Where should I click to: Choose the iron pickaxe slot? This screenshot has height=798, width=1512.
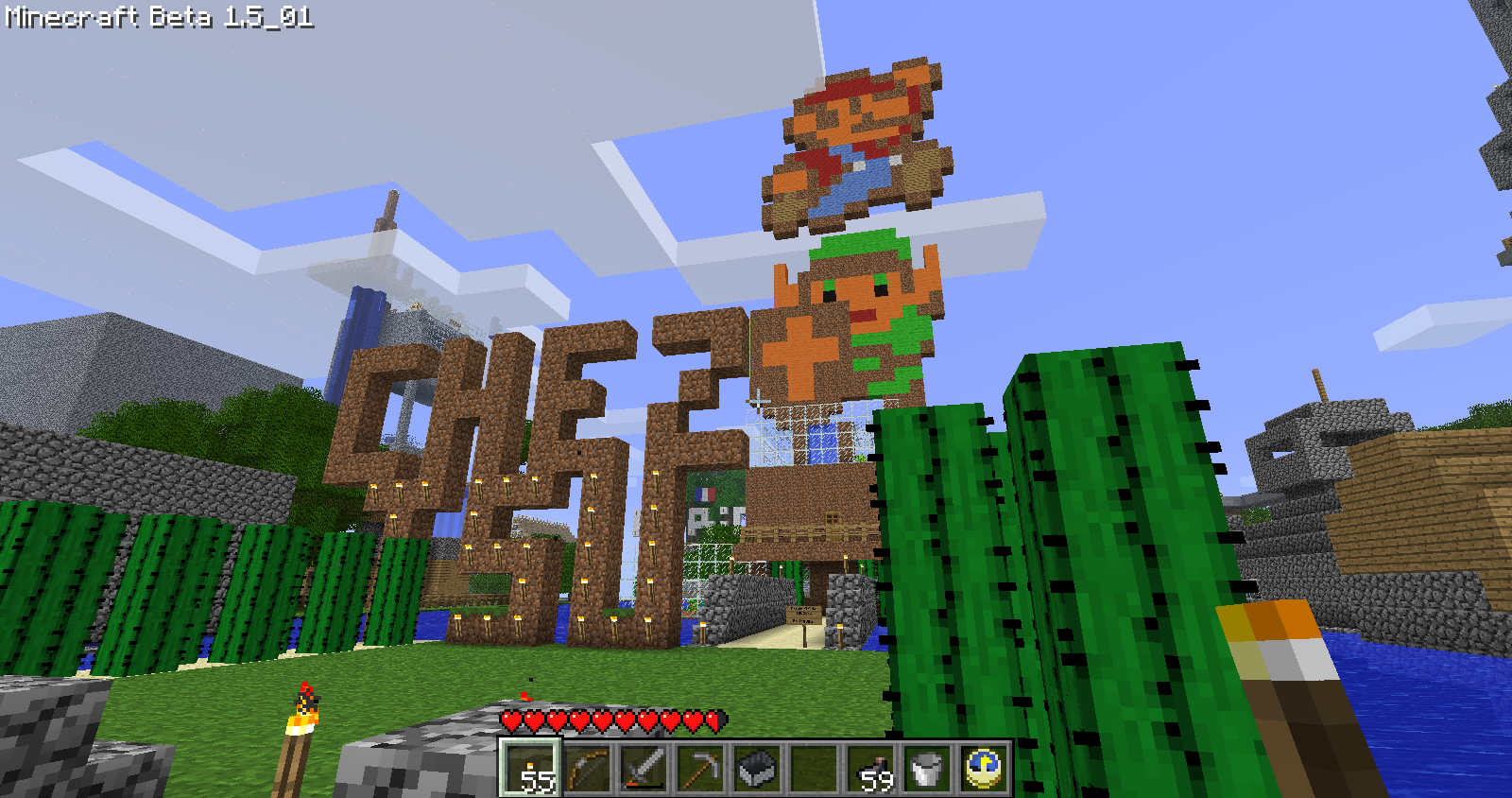click(x=700, y=768)
